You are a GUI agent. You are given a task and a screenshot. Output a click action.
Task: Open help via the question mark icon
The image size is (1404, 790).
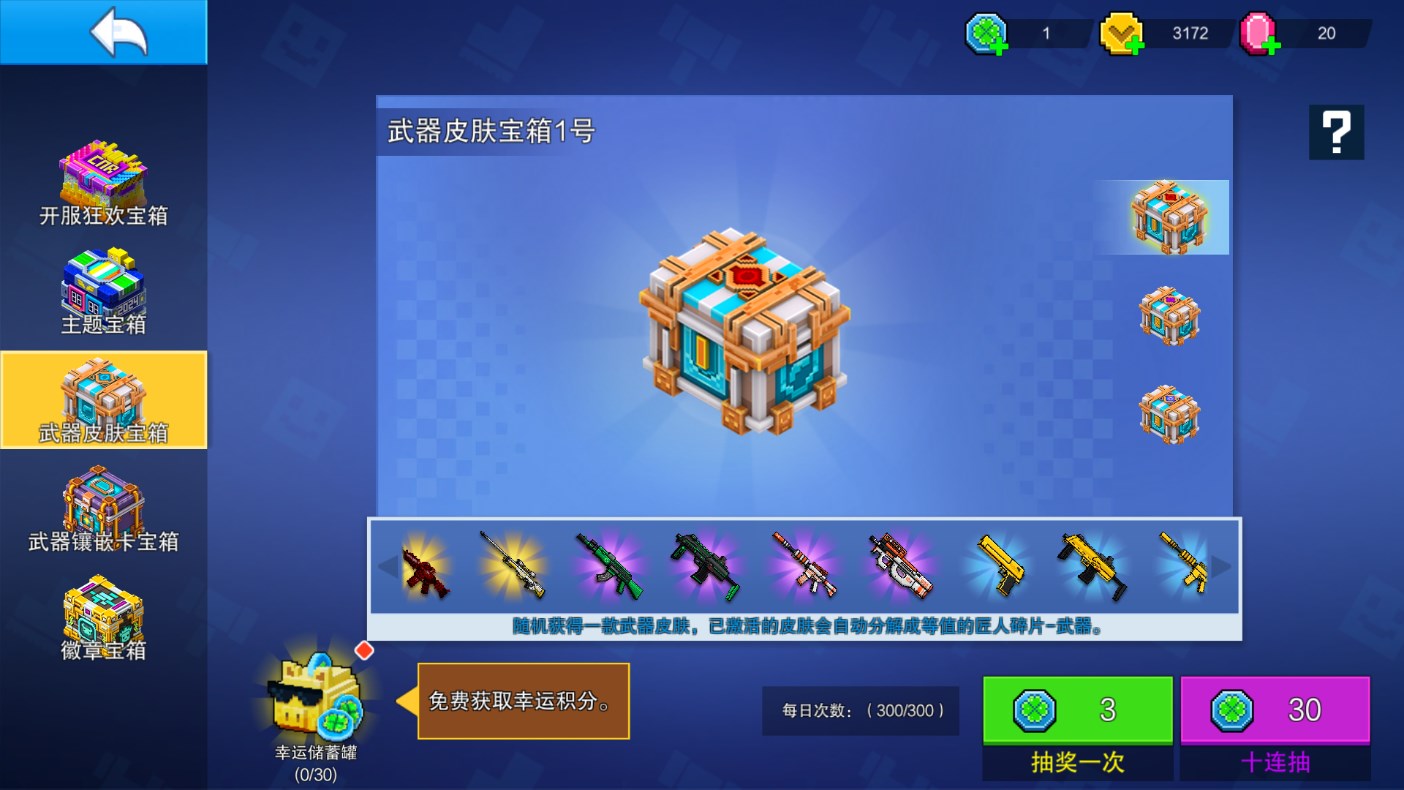click(1336, 131)
